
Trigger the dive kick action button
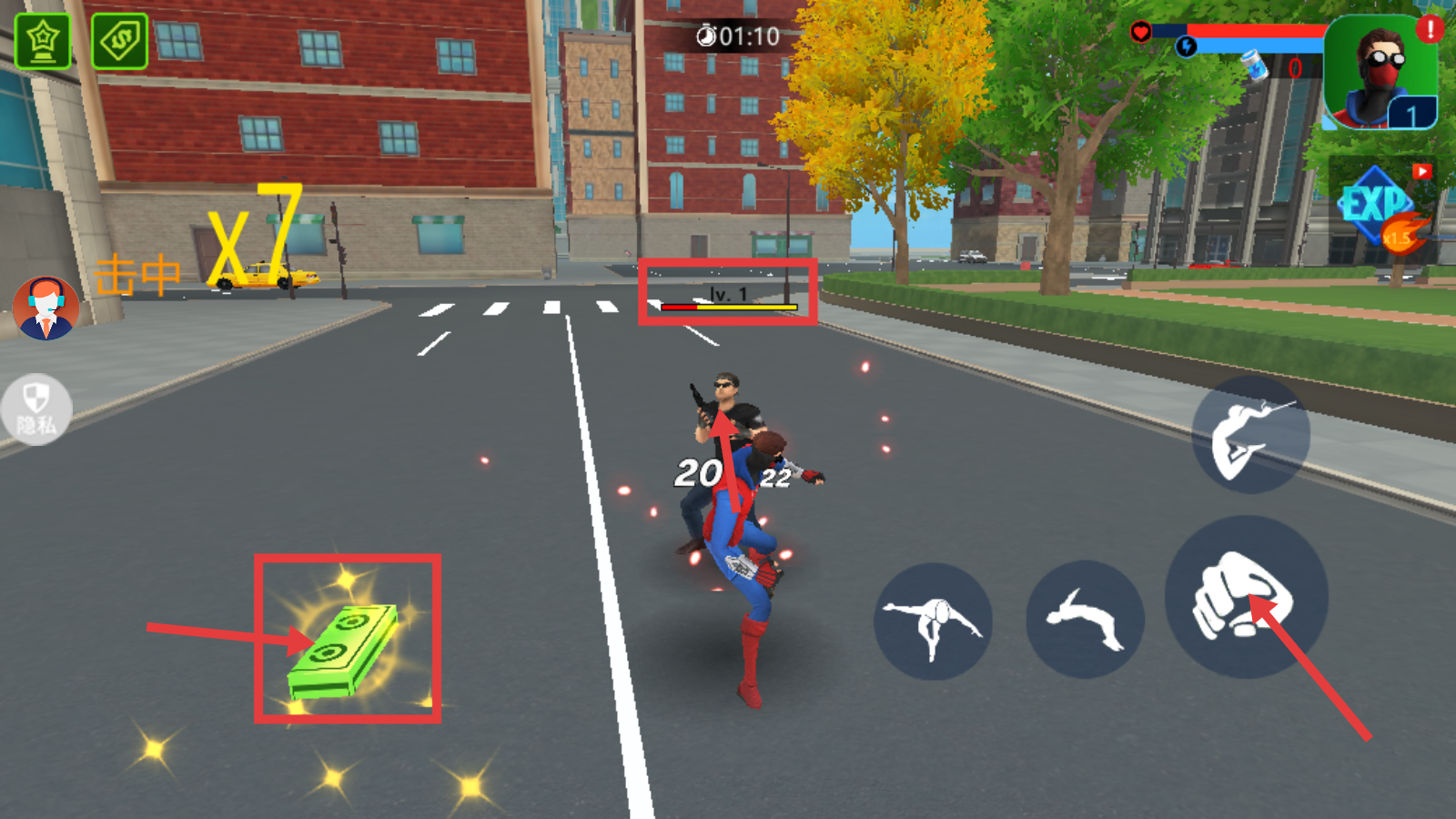pyautogui.click(x=933, y=622)
